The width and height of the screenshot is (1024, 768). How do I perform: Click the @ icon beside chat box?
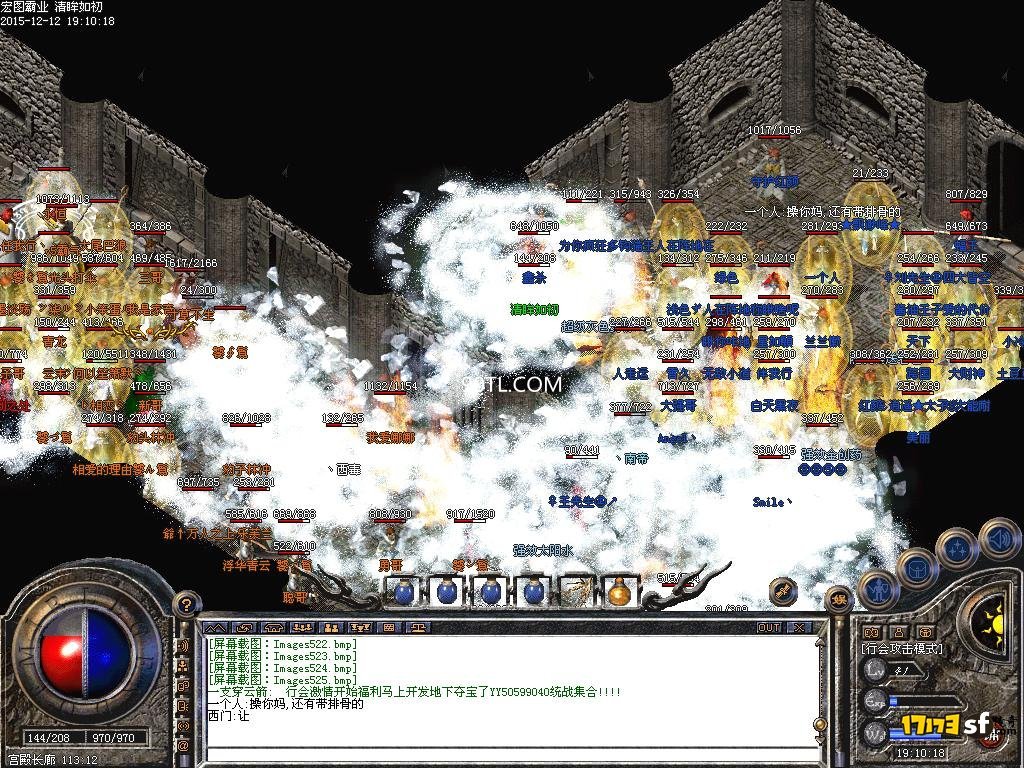point(184,745)
